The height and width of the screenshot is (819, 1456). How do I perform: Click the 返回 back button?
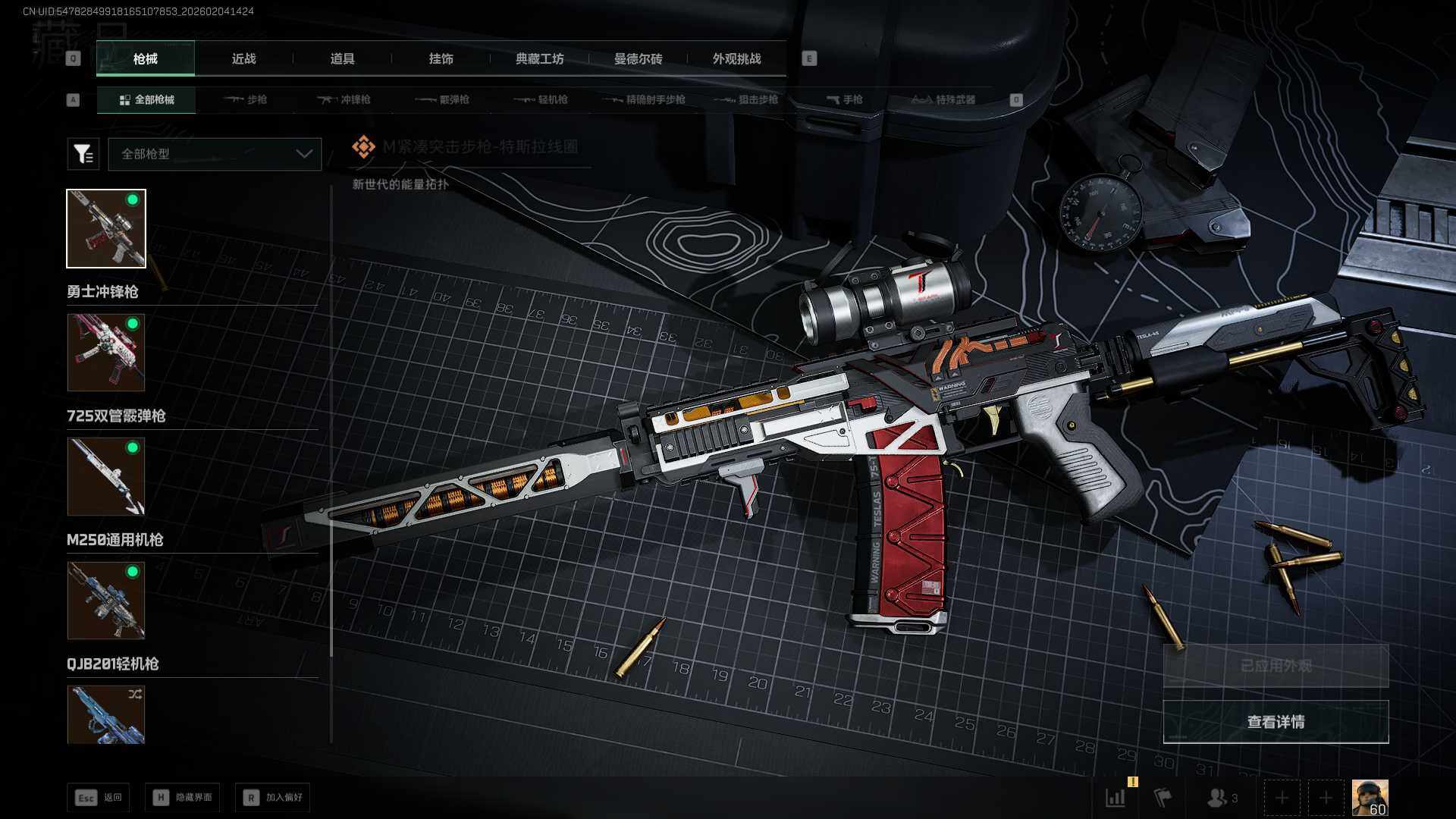click(99, 797)
